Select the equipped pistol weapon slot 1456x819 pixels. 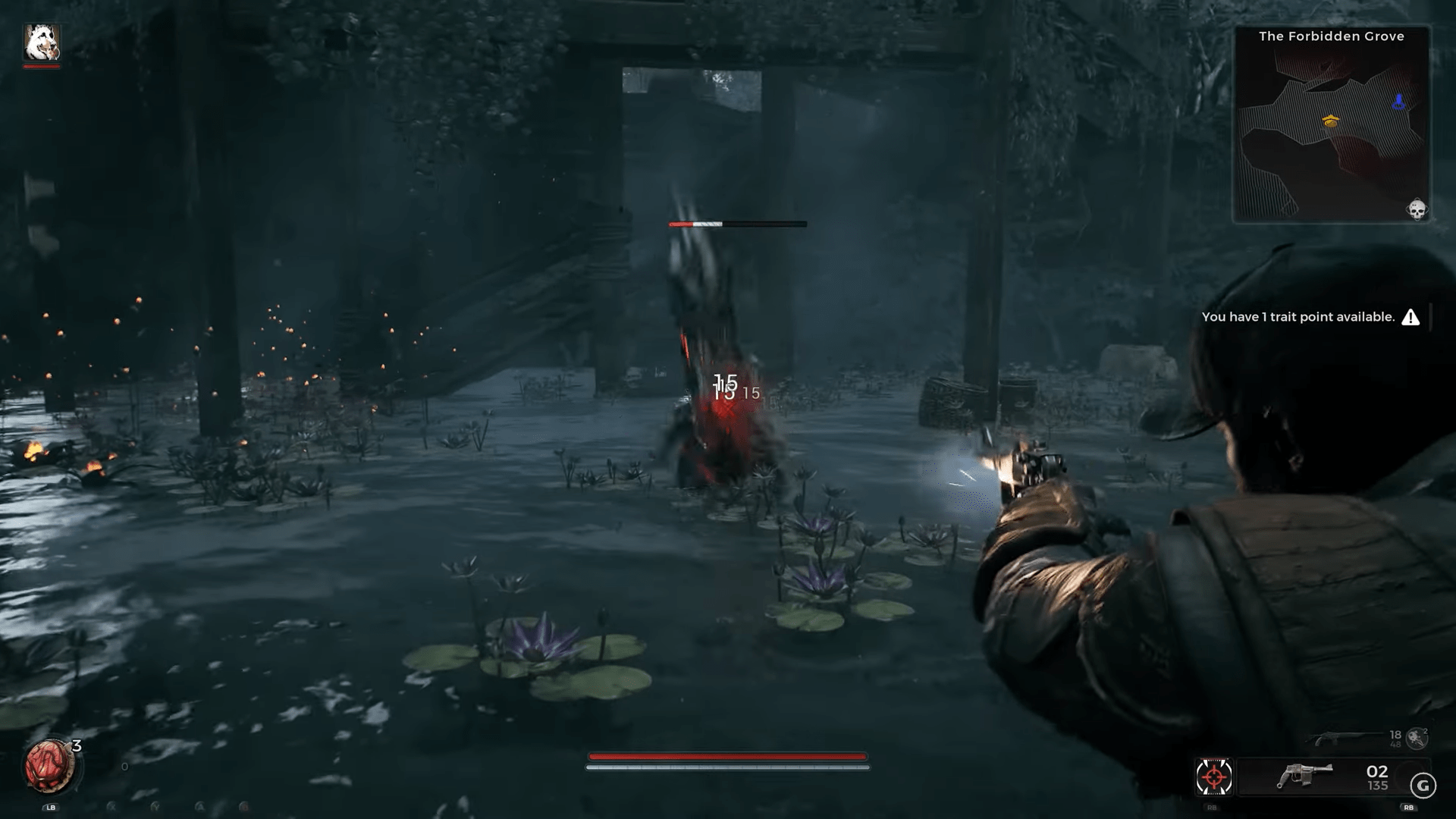click(1304, 777)
